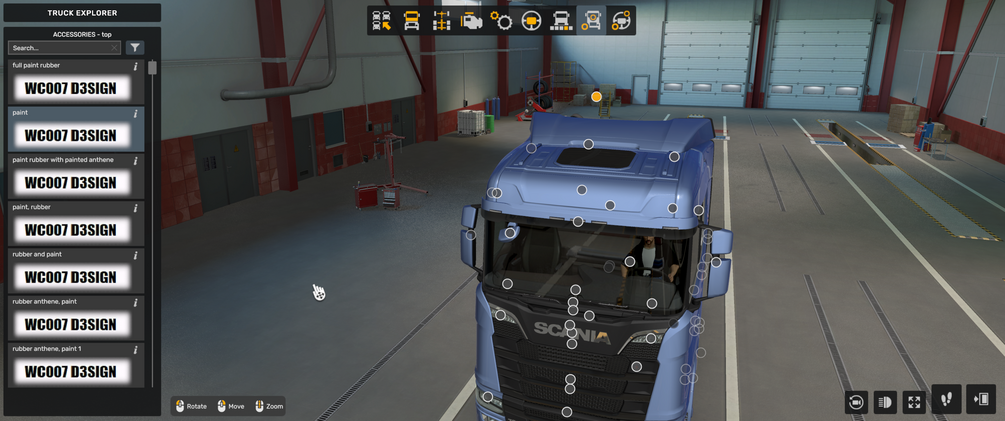Reset the camera view
Image resolution: width=1005 pixels, height=421 pixels.
click(x=856, y=402)
